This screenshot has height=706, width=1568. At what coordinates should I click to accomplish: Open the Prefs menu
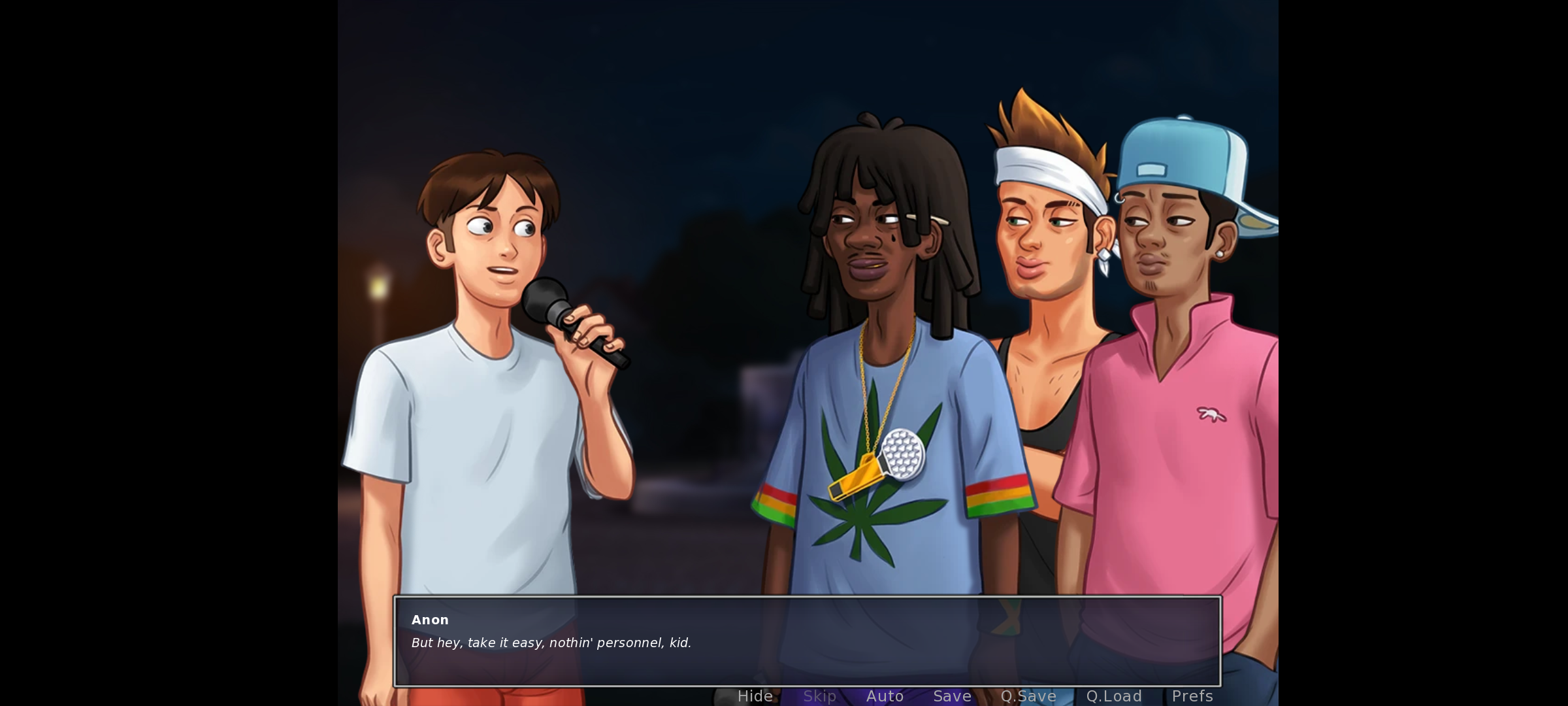[x=1192, y=696]
